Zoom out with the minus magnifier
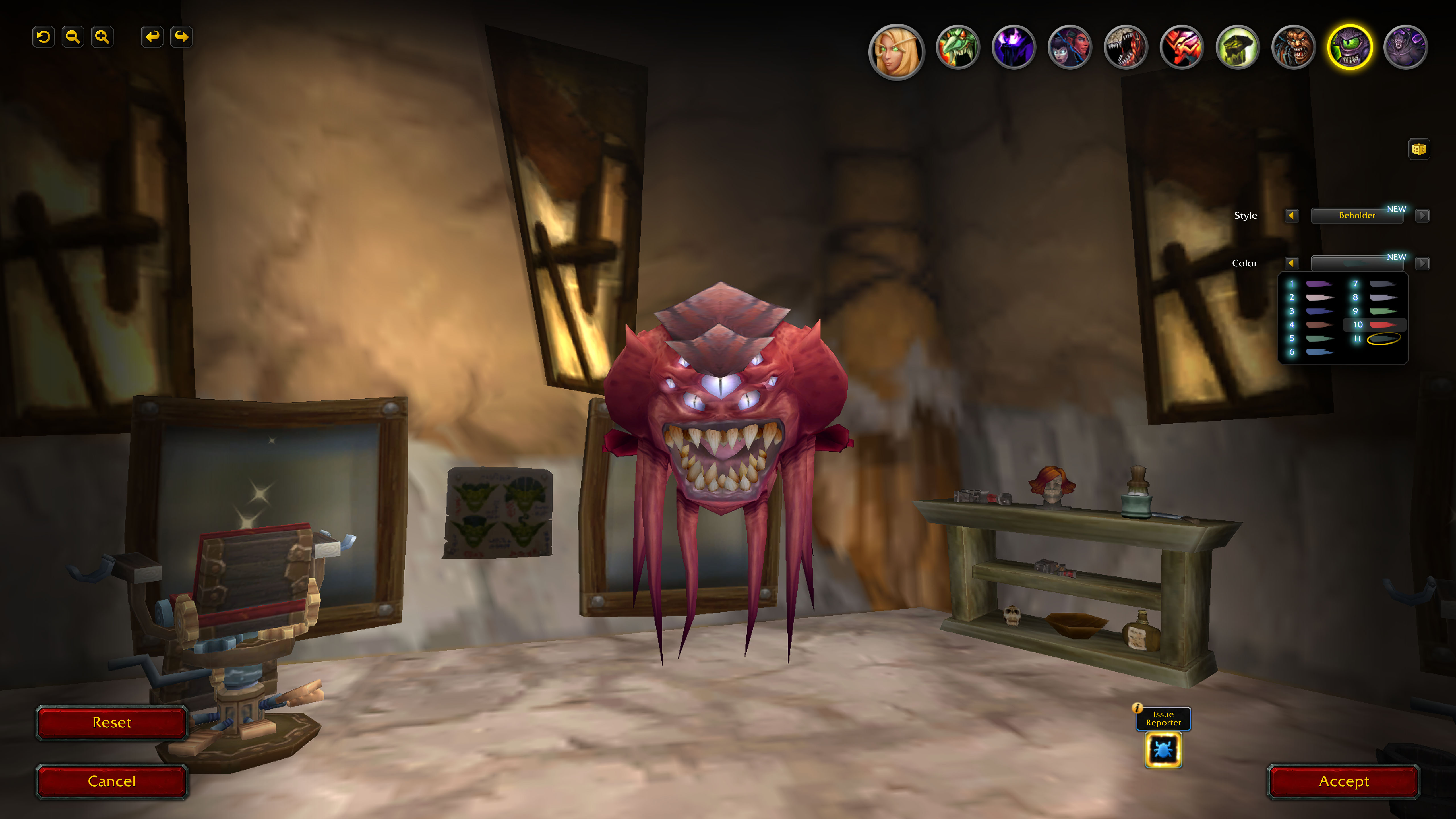 click(72, 37)
